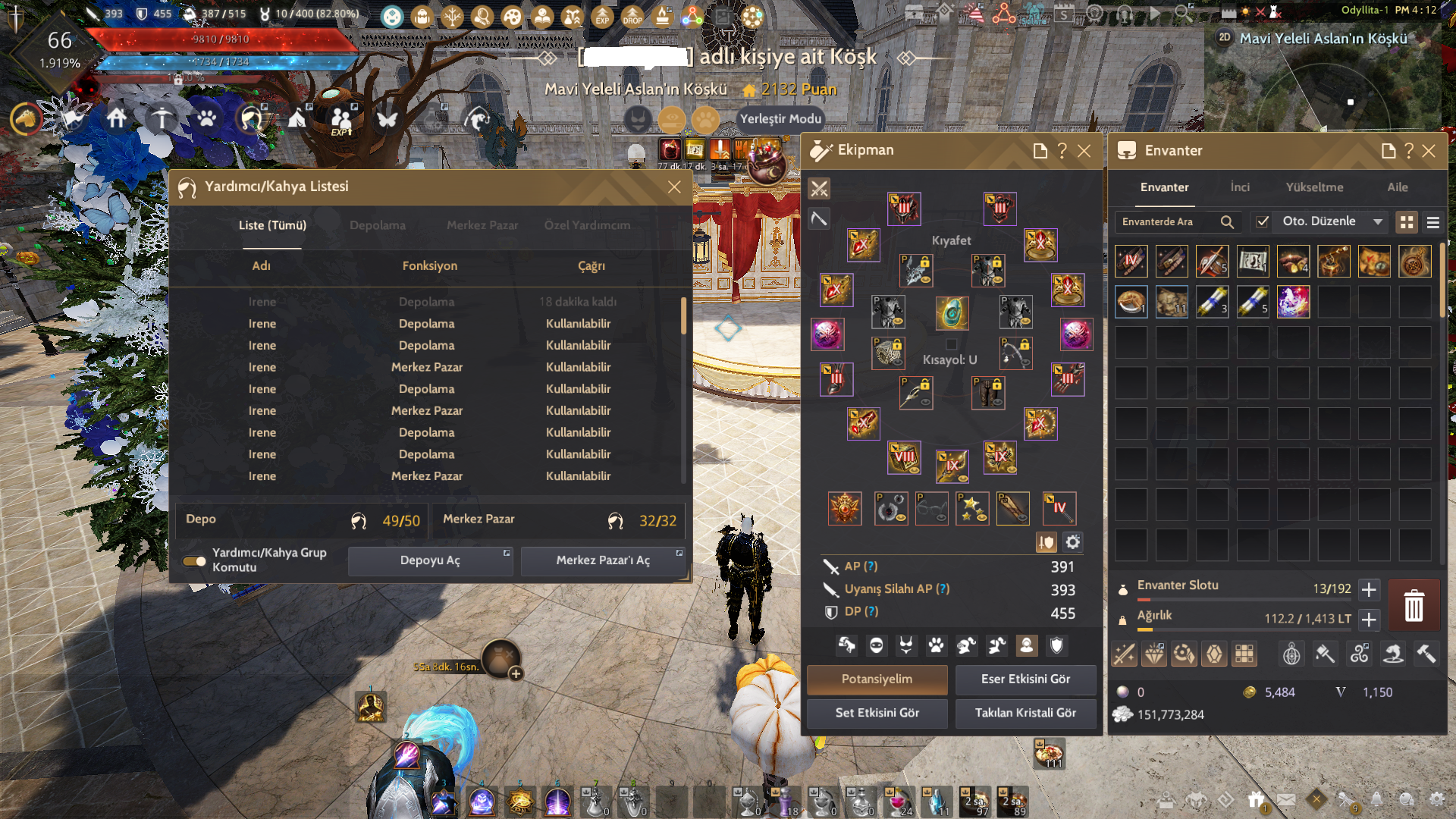Select the paw icon in the equipment category row
Image resolution: width=1456 pixels, height=819 pixels.
click(x=936, y=645)
